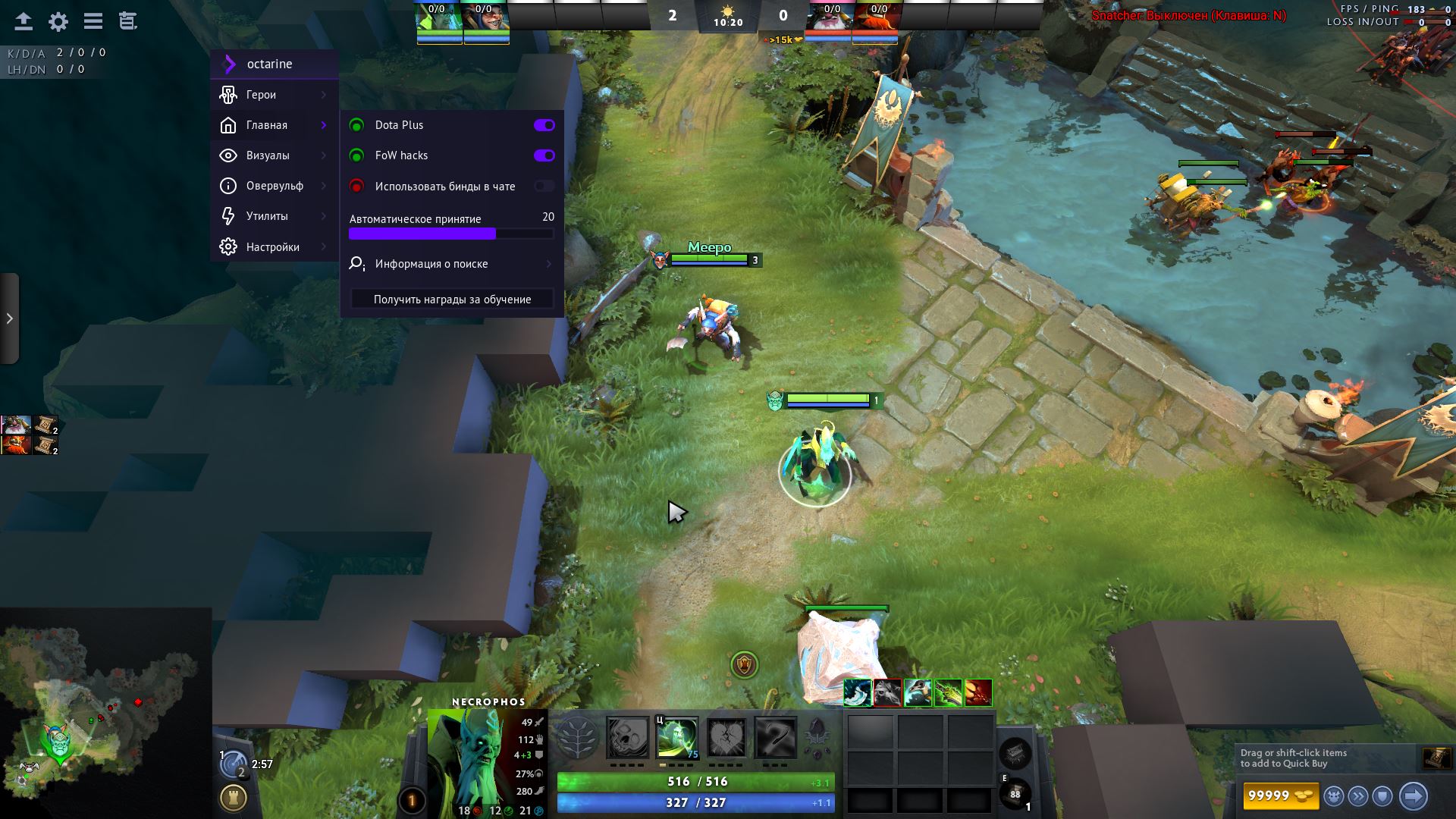Select the Heartstopper Aura broken-heart ability
The image size is (1456, 819).
click(726, 738)
